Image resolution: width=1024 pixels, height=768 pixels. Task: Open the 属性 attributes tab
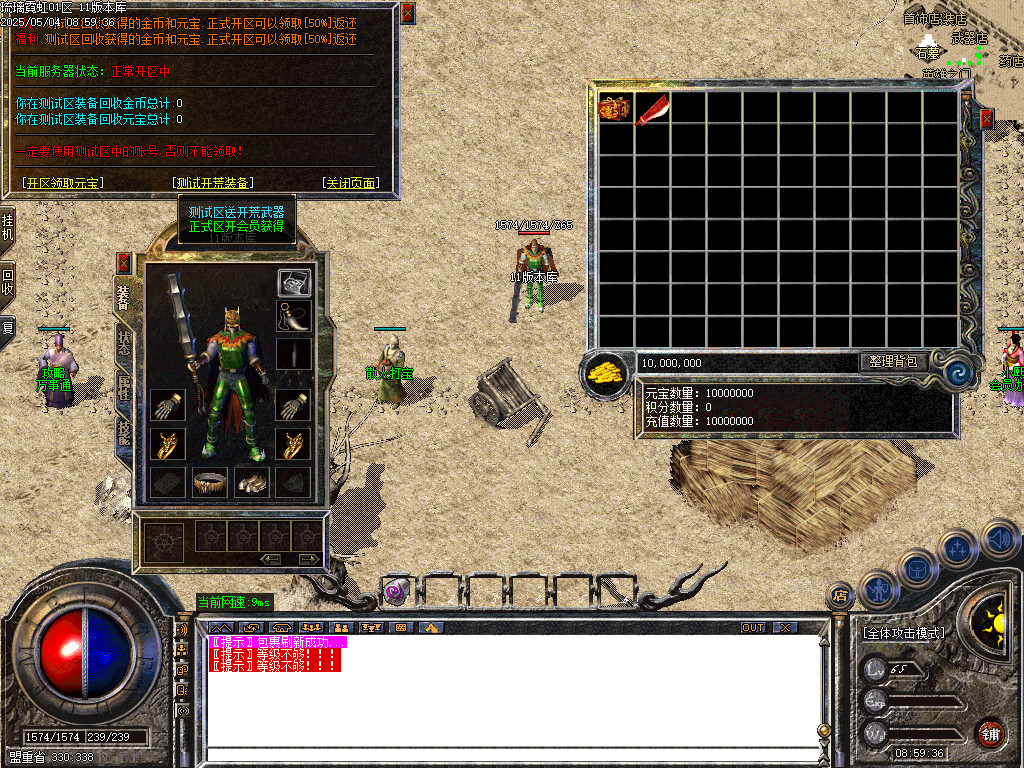tap(124, 388)
